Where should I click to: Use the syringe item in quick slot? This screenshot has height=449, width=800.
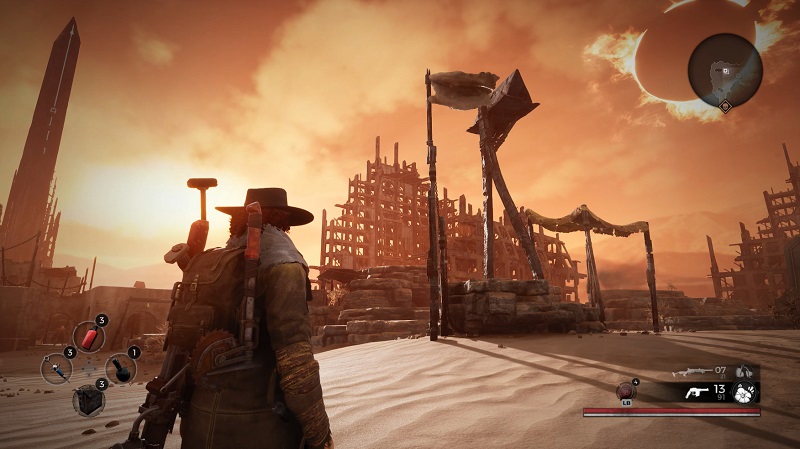[57, 369]
